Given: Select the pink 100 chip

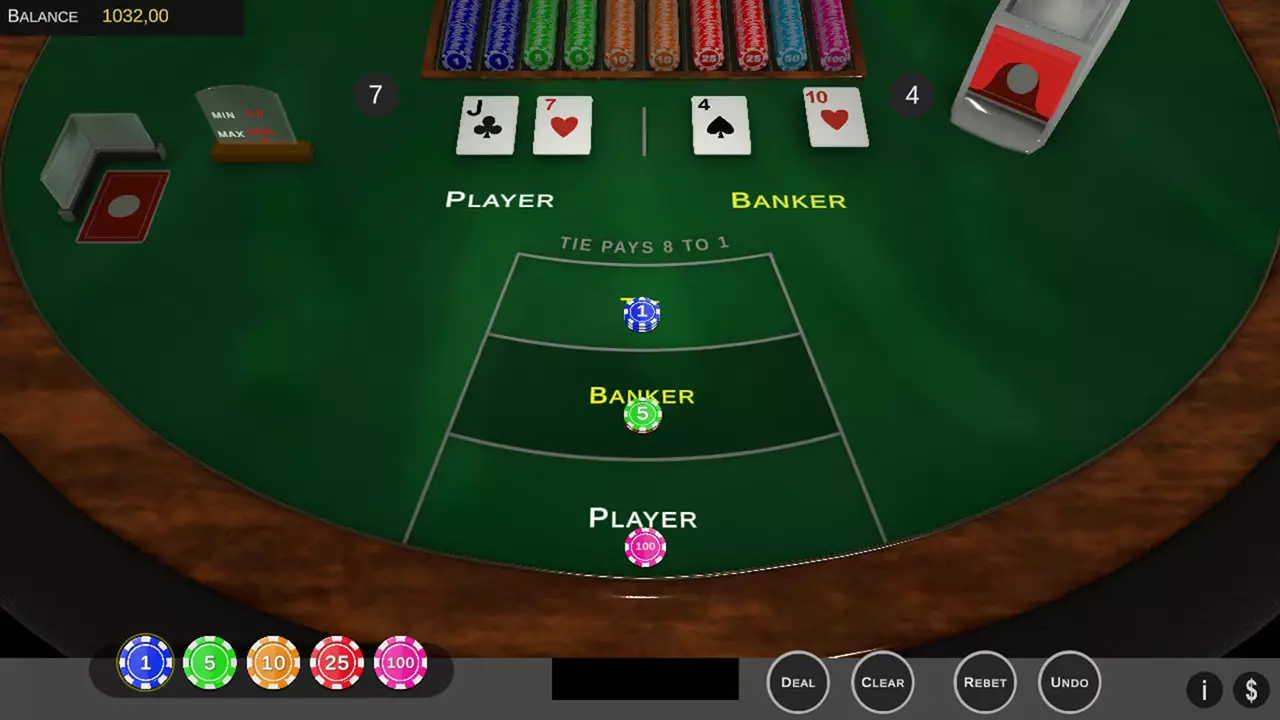Looking at the screenshot, I should (400, 662).
